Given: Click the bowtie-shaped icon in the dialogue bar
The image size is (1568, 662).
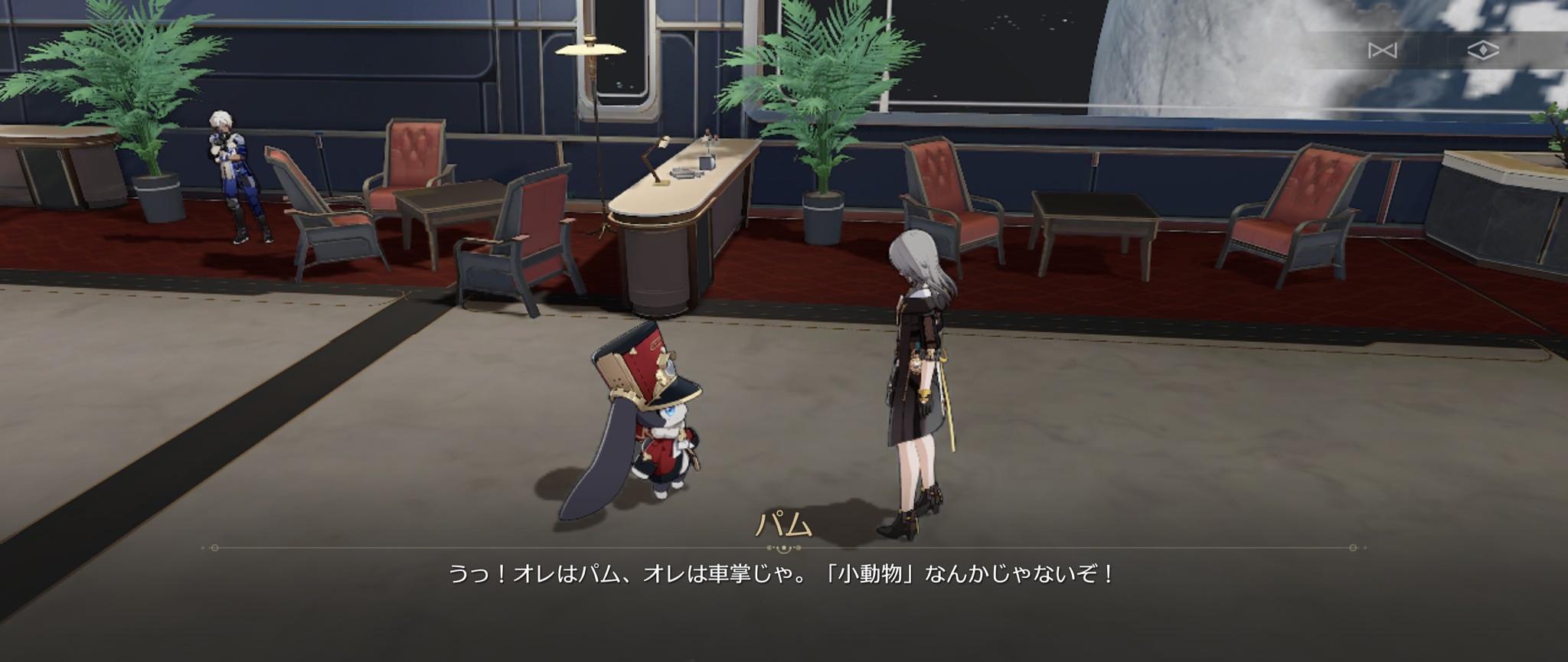Looking at the screenshot, I should [1382, 51].
